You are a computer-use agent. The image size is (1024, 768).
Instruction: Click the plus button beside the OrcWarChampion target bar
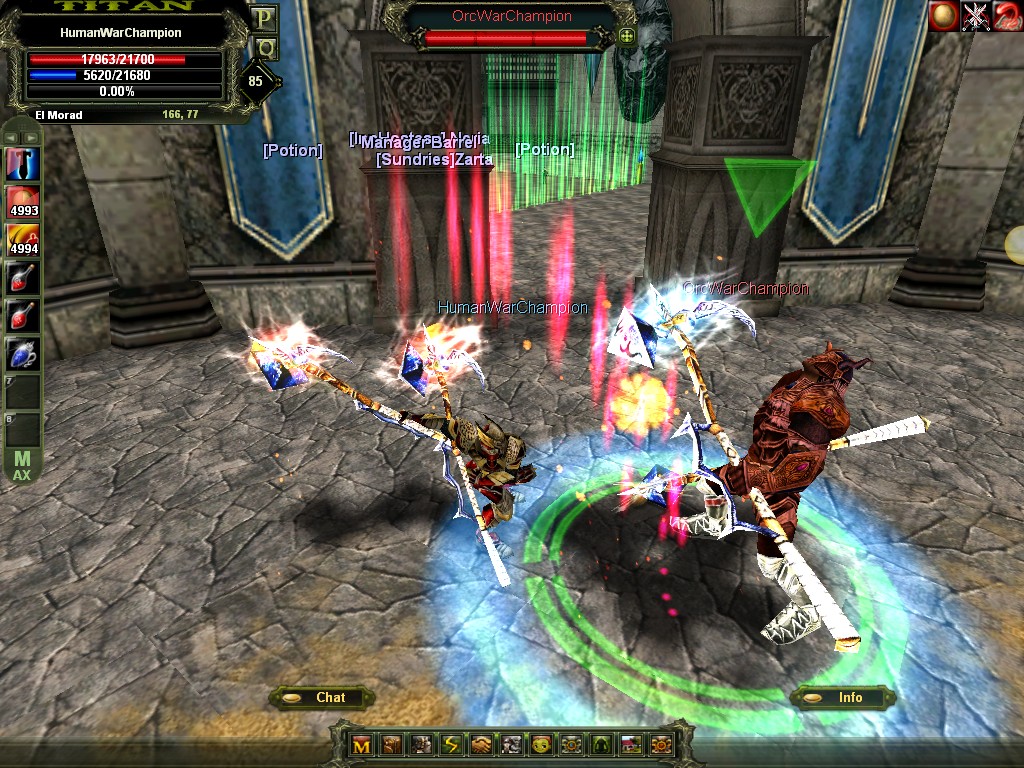click(627, 37)
